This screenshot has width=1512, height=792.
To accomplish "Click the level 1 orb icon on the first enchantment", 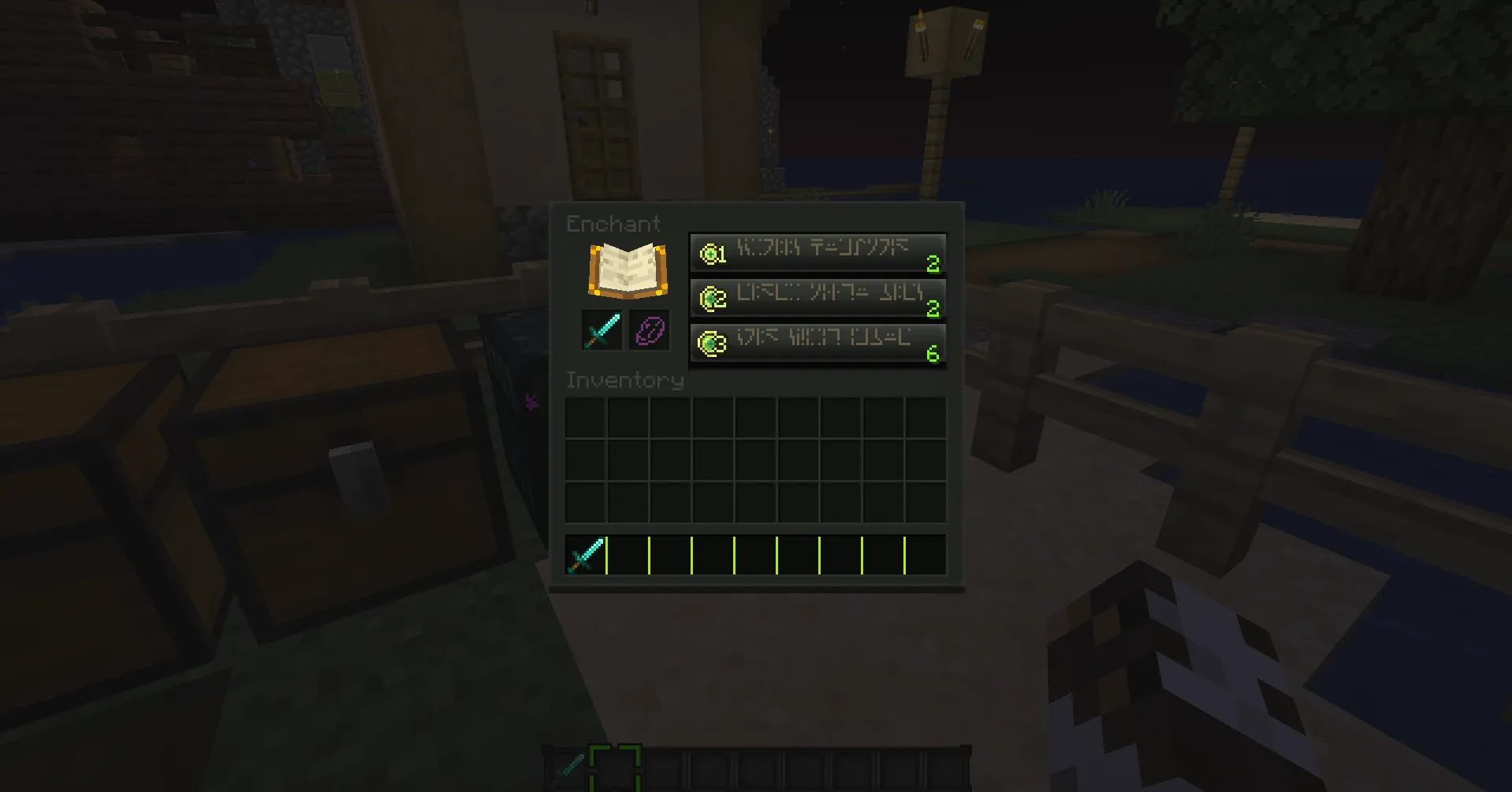I will [x=712, y=253].
